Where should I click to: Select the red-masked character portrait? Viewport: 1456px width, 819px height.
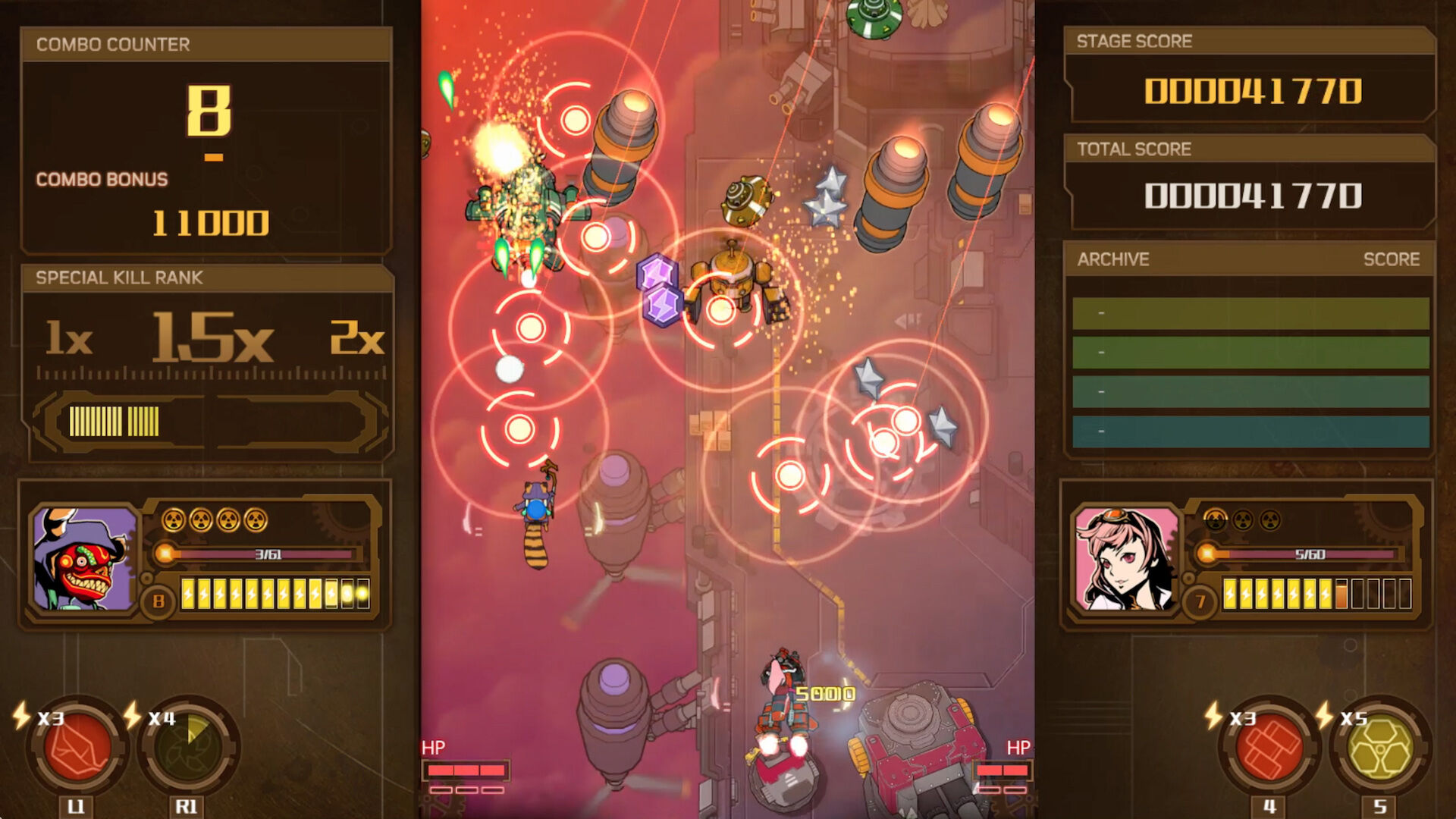(83, 560)
